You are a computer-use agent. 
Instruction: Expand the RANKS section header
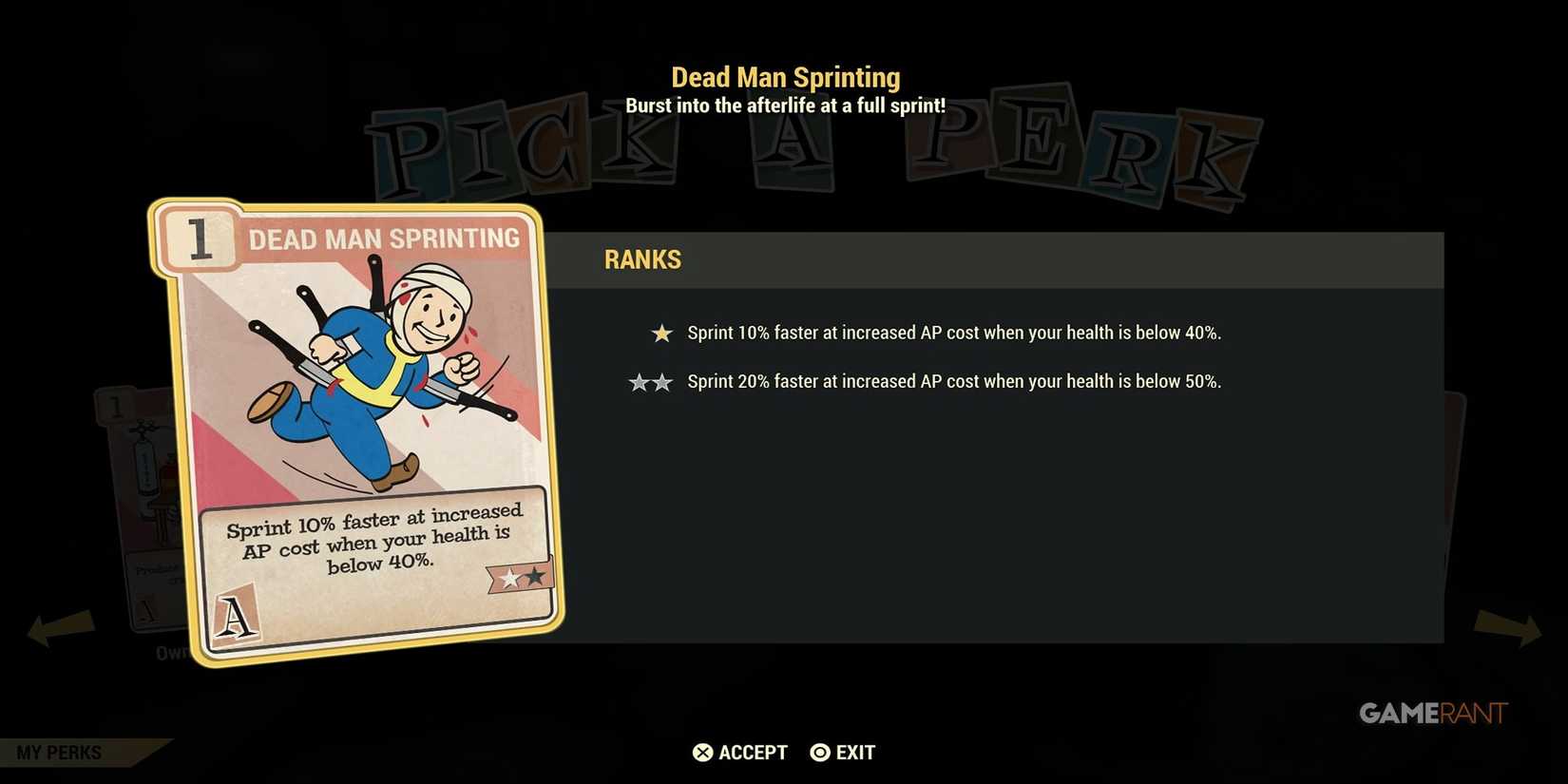click(x=642, y=259)
